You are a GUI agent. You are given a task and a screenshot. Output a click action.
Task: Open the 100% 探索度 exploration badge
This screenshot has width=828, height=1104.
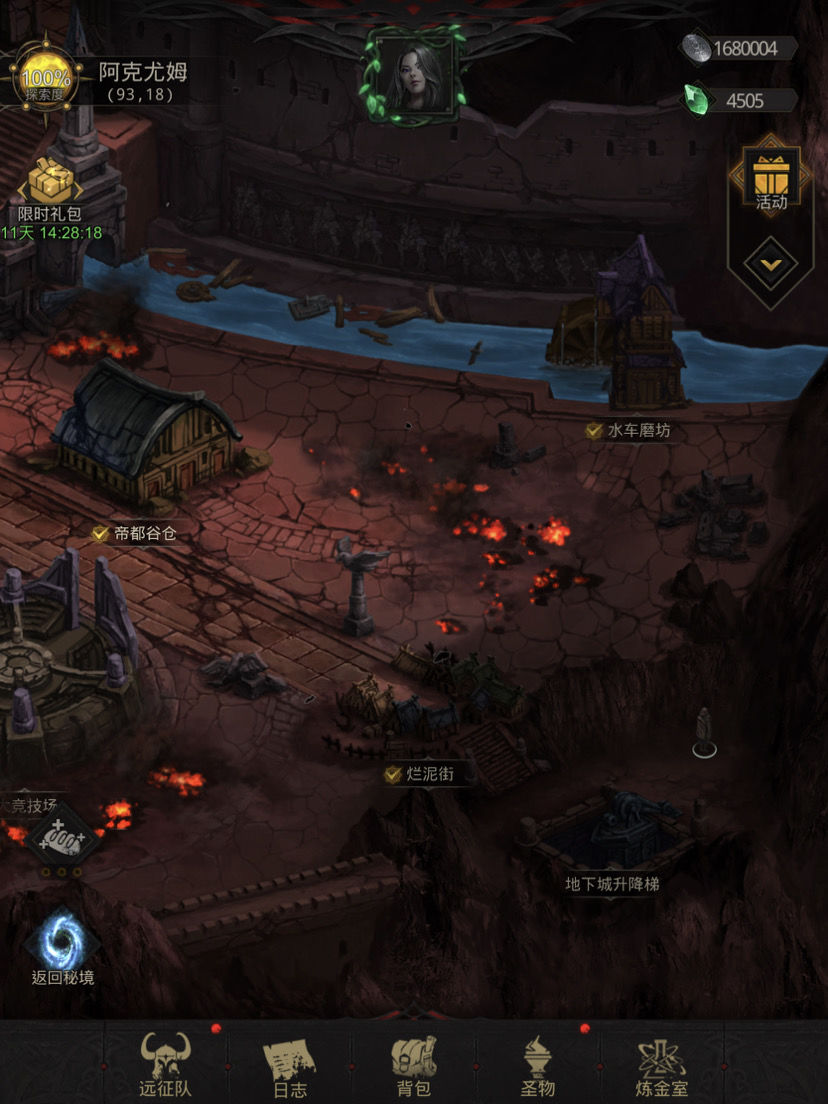tap(47, 76)
